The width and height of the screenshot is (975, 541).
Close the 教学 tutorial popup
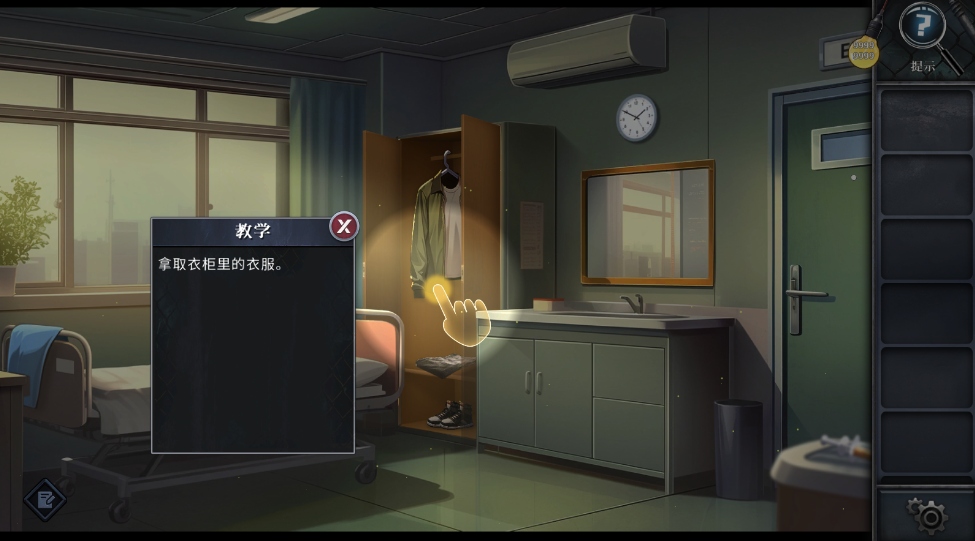click(x=343, y=227)
